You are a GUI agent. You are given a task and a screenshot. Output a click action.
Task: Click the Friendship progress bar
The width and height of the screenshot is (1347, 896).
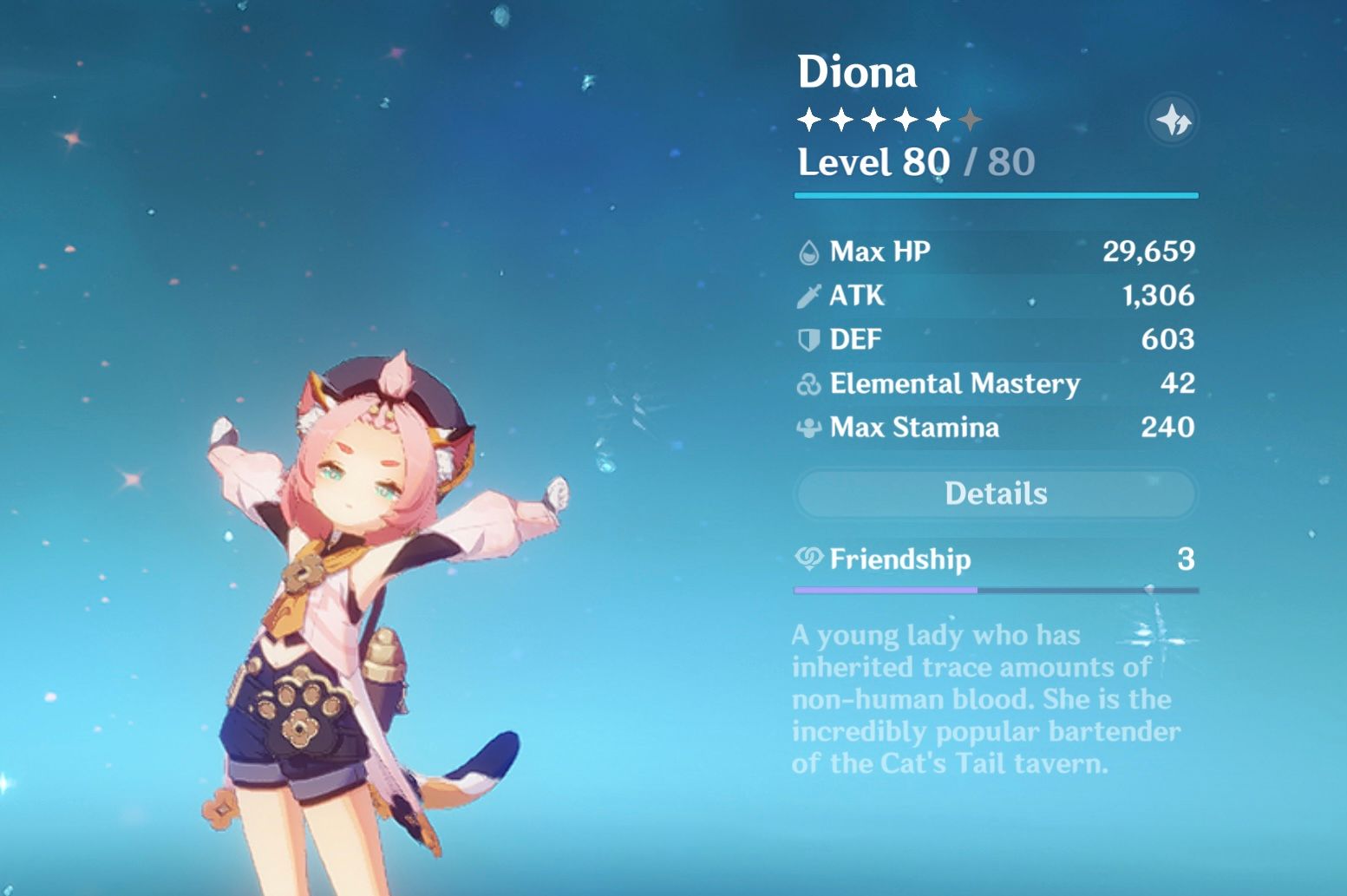tap(995, 589)
